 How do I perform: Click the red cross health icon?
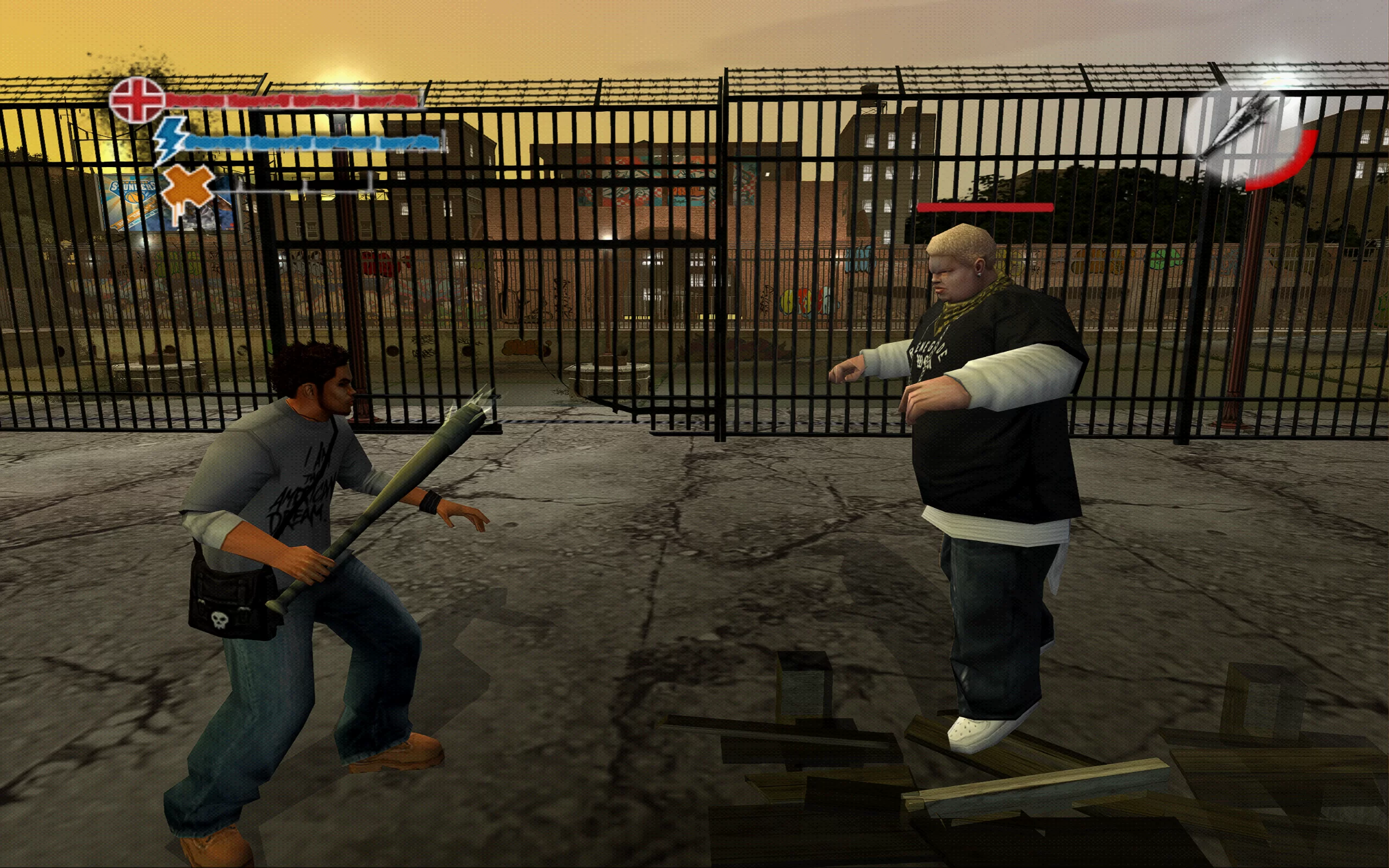[x=137, y=100]
